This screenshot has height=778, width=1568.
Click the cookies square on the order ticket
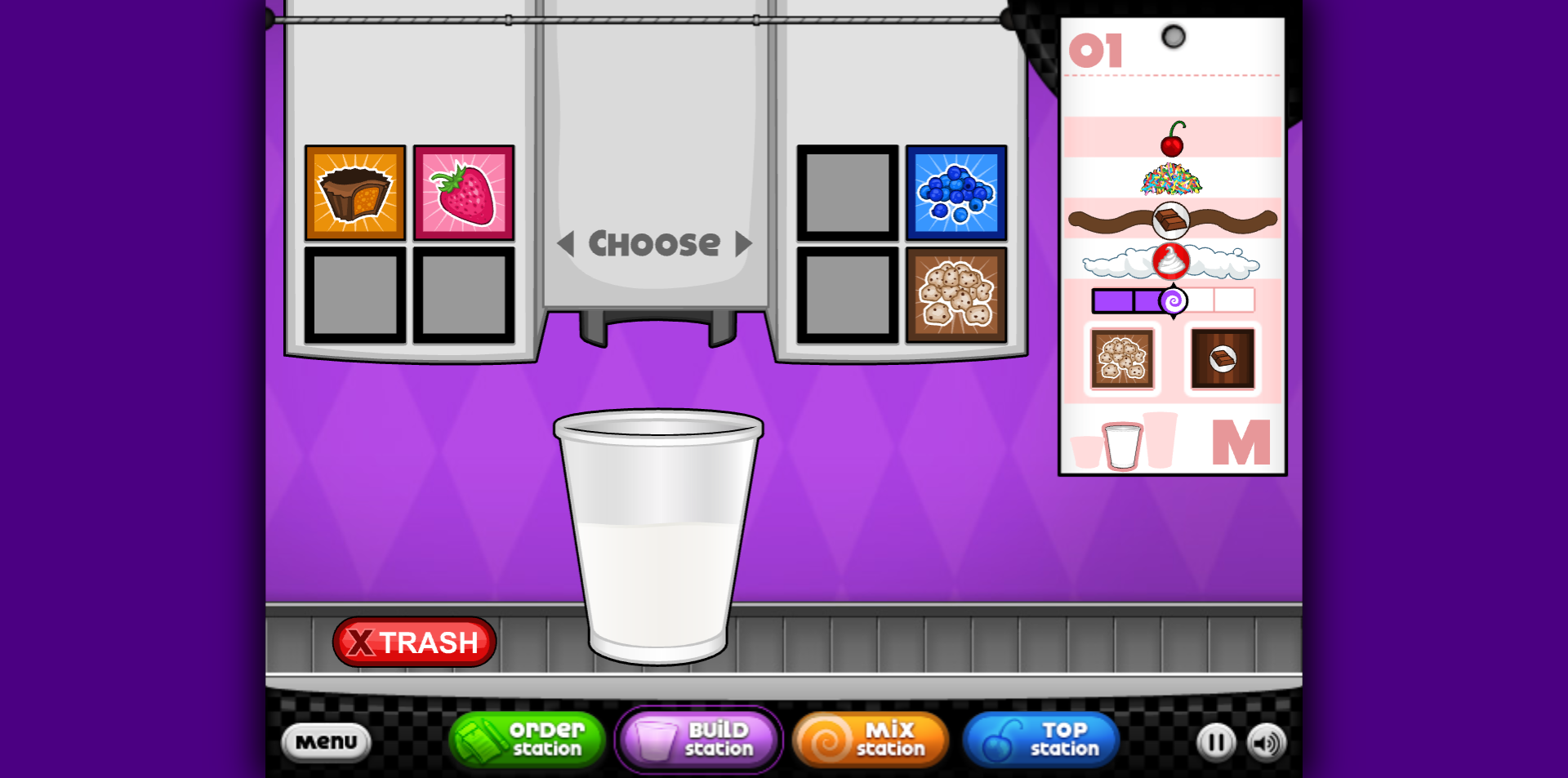1121,358
